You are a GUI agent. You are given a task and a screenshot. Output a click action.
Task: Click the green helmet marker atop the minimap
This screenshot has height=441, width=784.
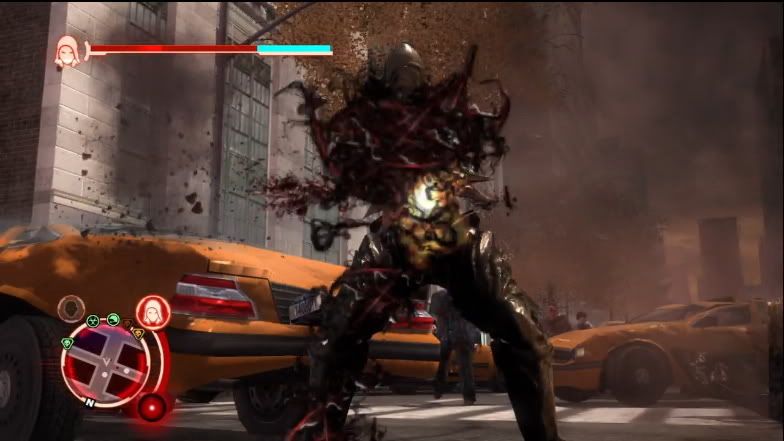click(114, 320)
